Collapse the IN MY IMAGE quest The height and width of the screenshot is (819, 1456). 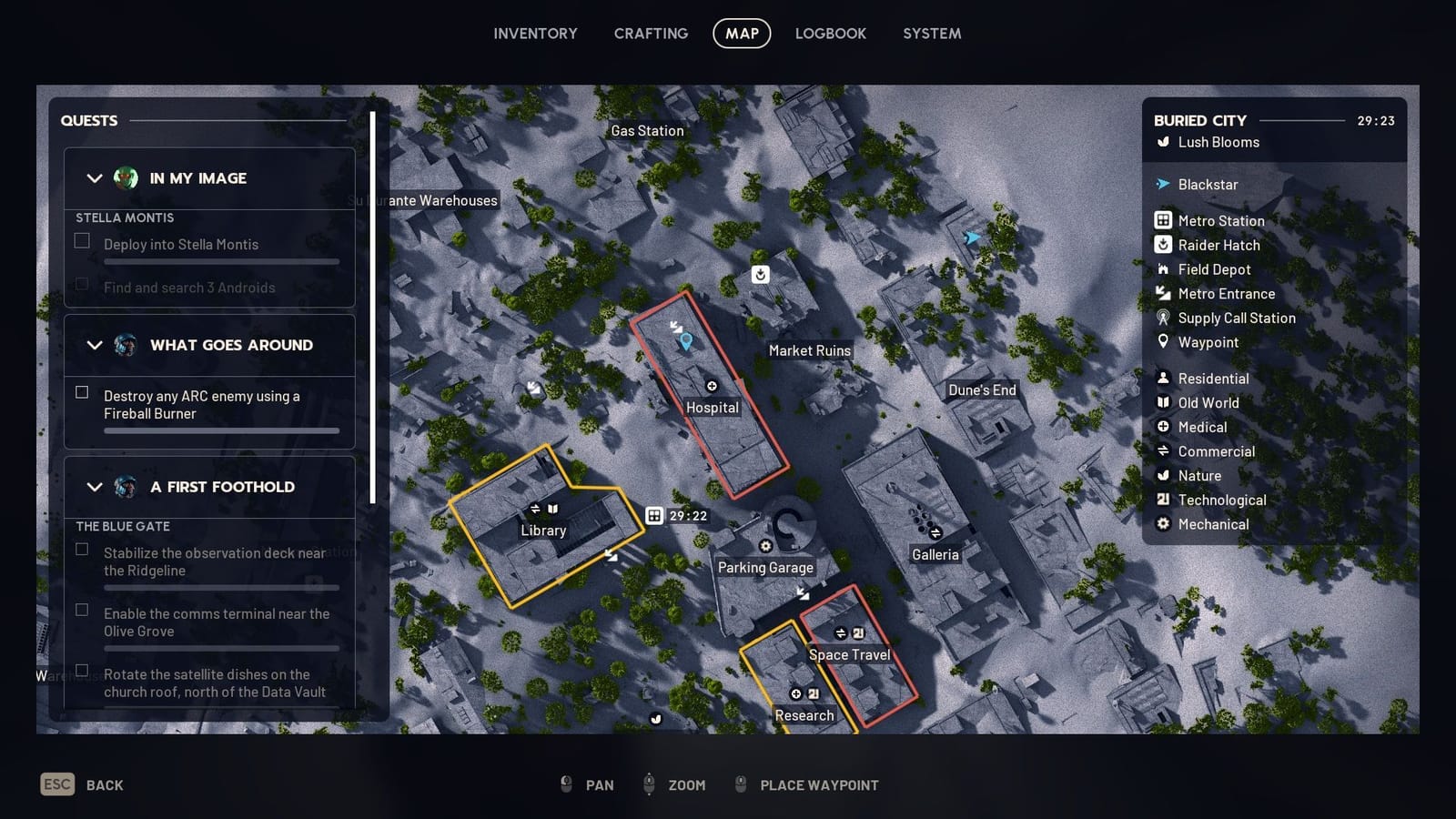(x=94, y=178)
